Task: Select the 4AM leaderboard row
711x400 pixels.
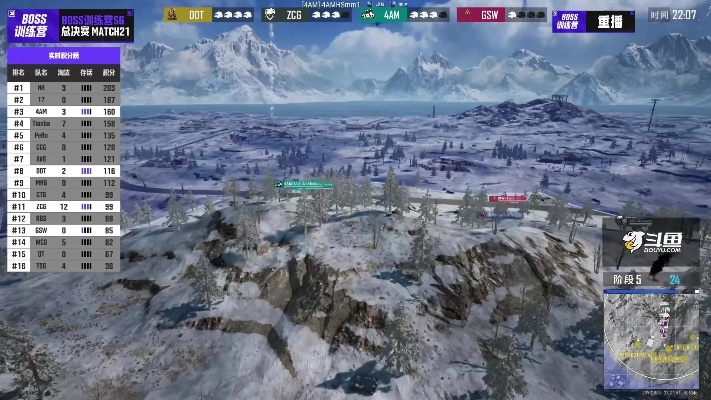Action: [63, 111]
